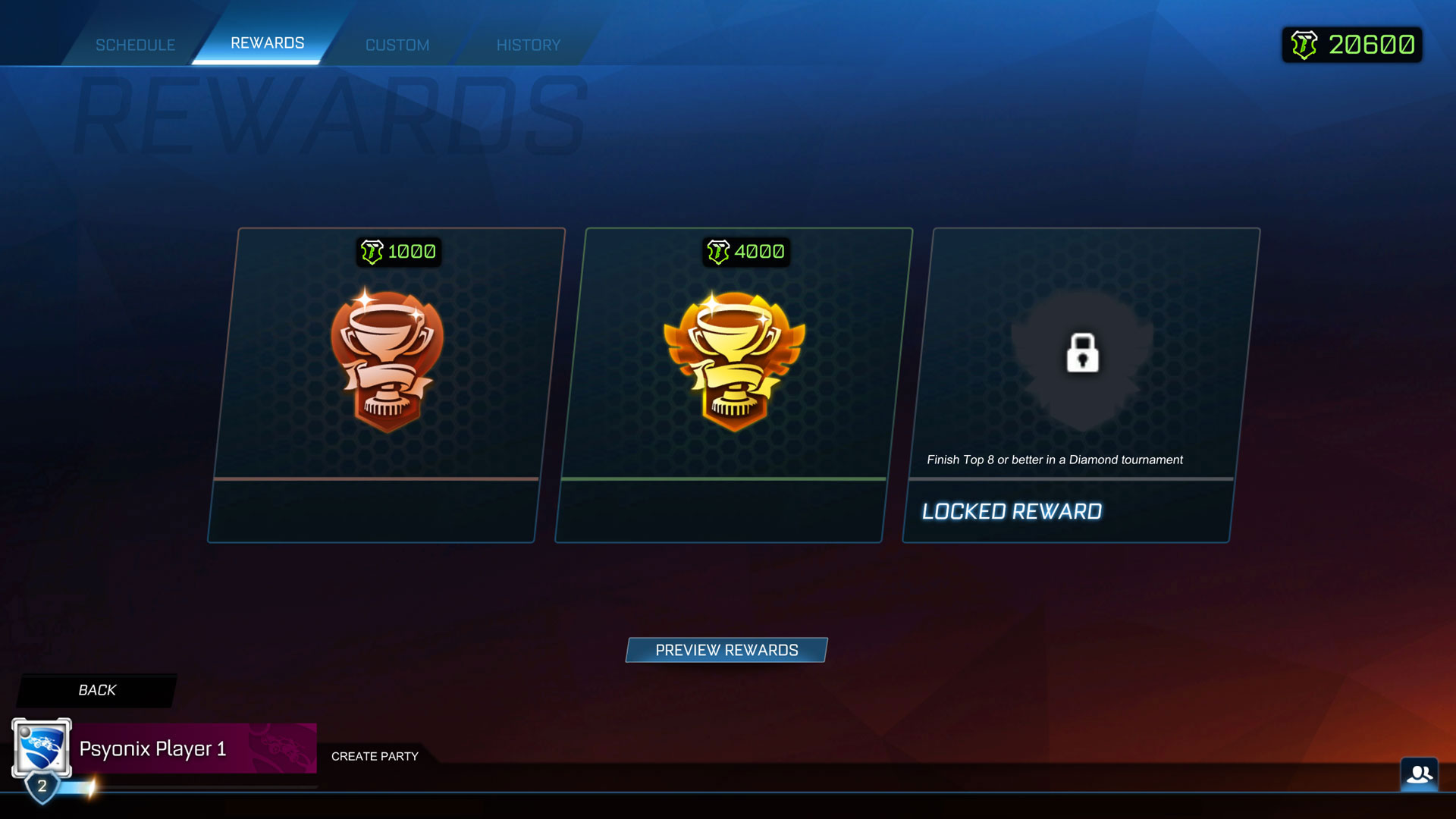Open the friends list icon in bottom corner
Screen dimensions: 1456x819
coord(1420,774)
